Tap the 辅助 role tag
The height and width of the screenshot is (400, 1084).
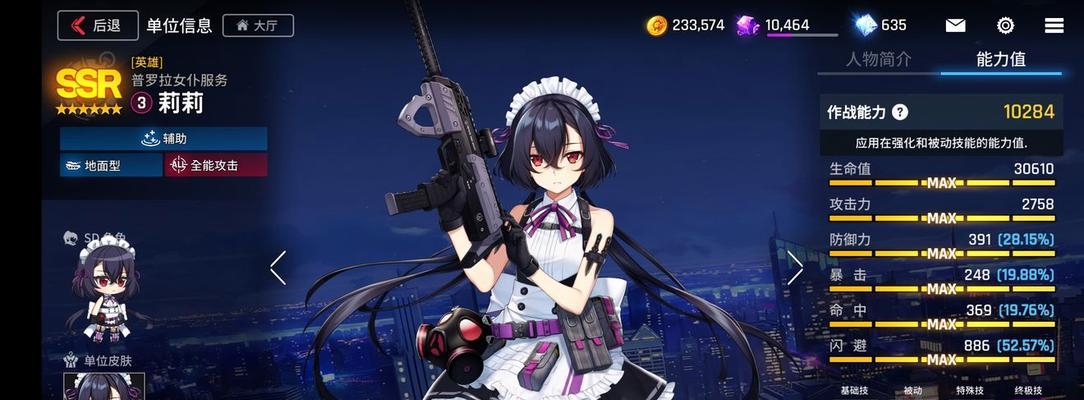point(163,138)
